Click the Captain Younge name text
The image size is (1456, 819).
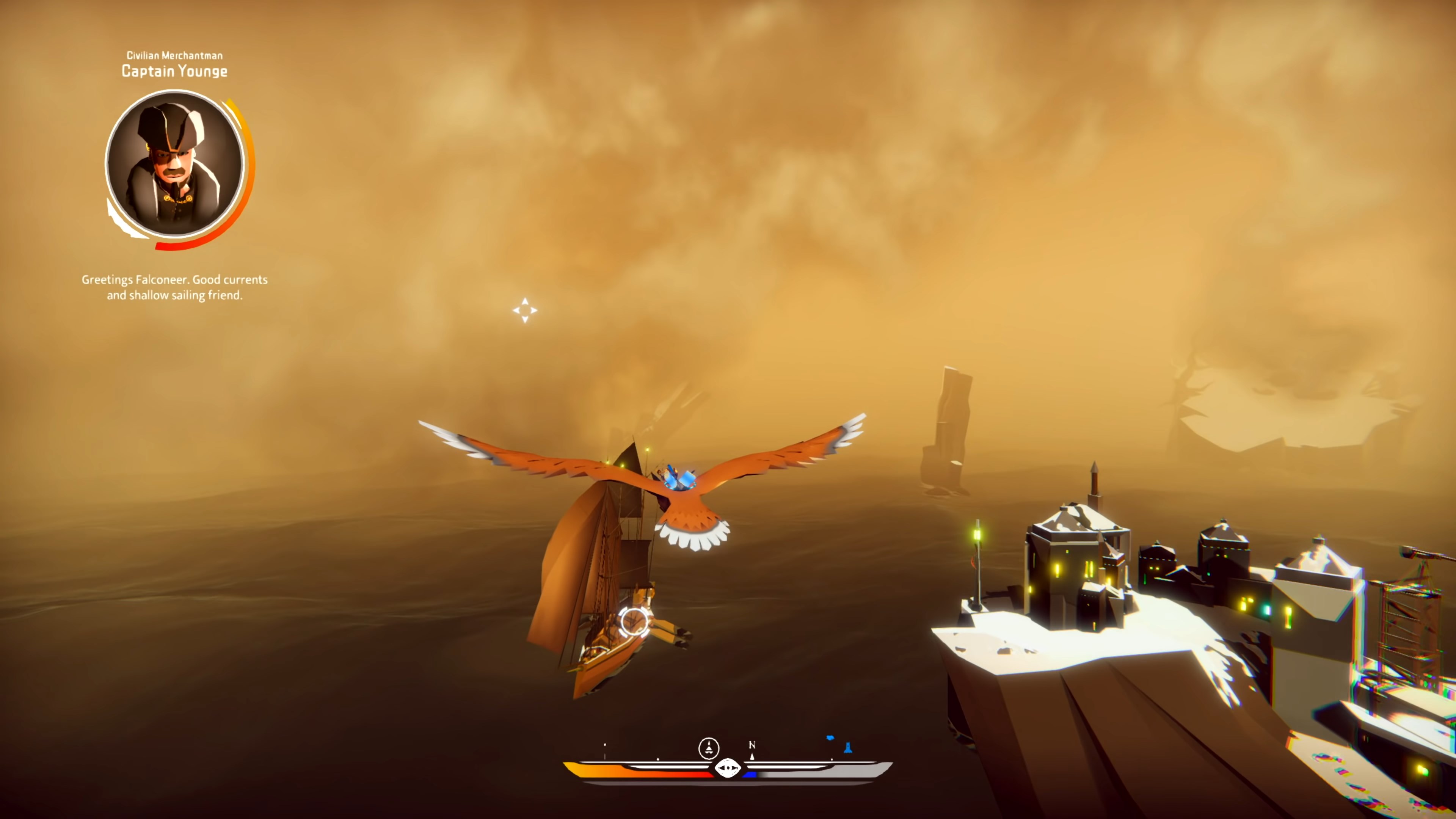[174, 71]
